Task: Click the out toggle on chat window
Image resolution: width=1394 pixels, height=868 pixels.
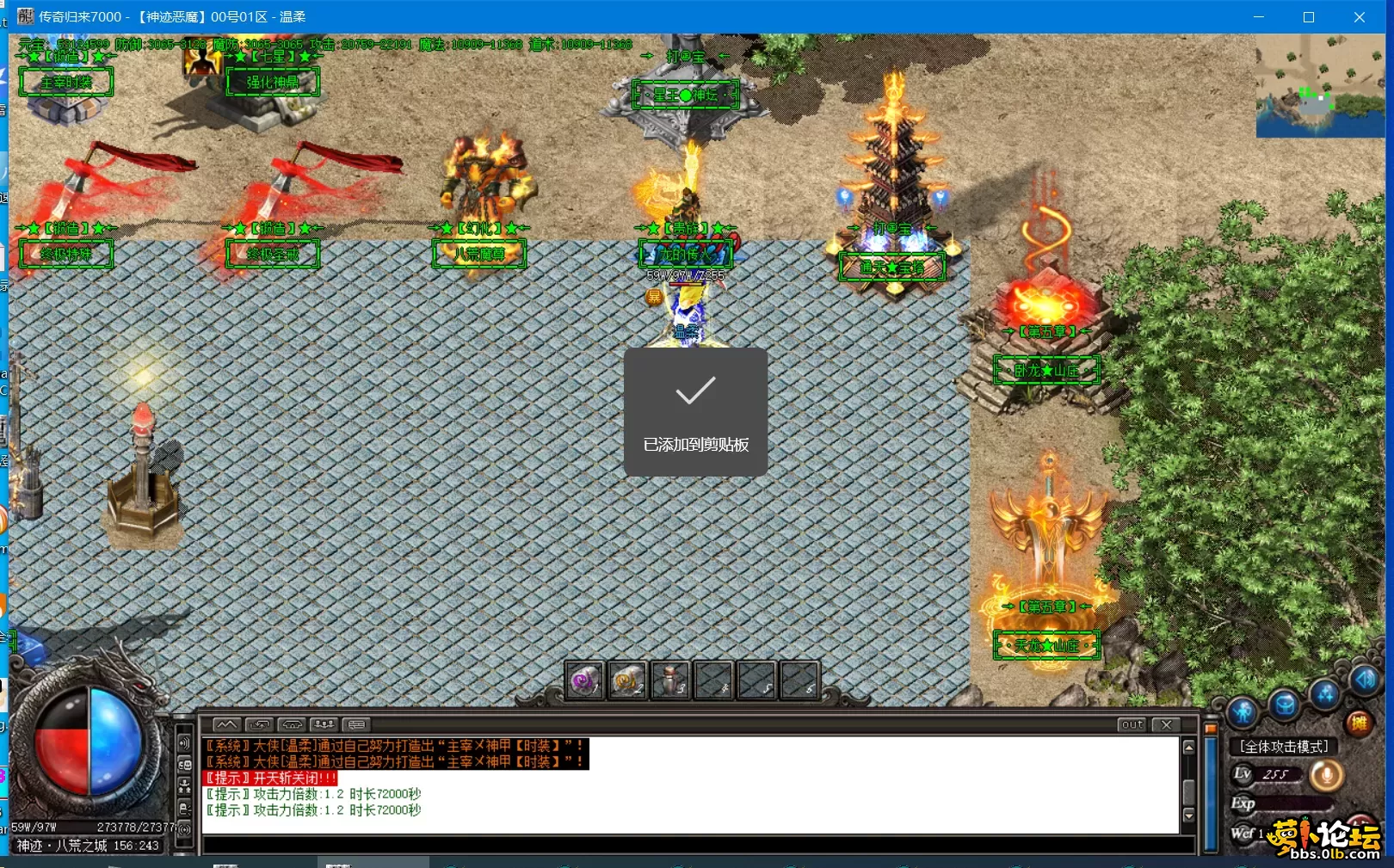Action: pyautogui.click(x=1131, y=725)
